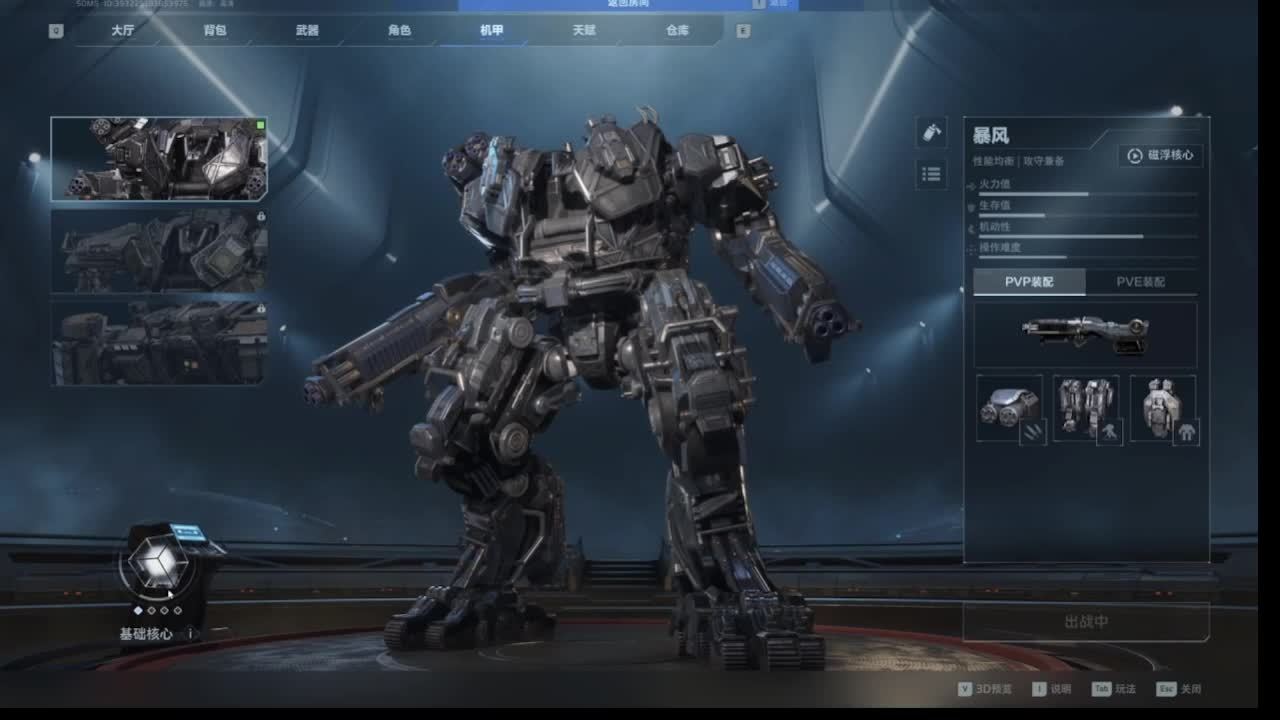Pick the locked bottom mech thumbnail
1280x720 pixels.
coord(159,343)
